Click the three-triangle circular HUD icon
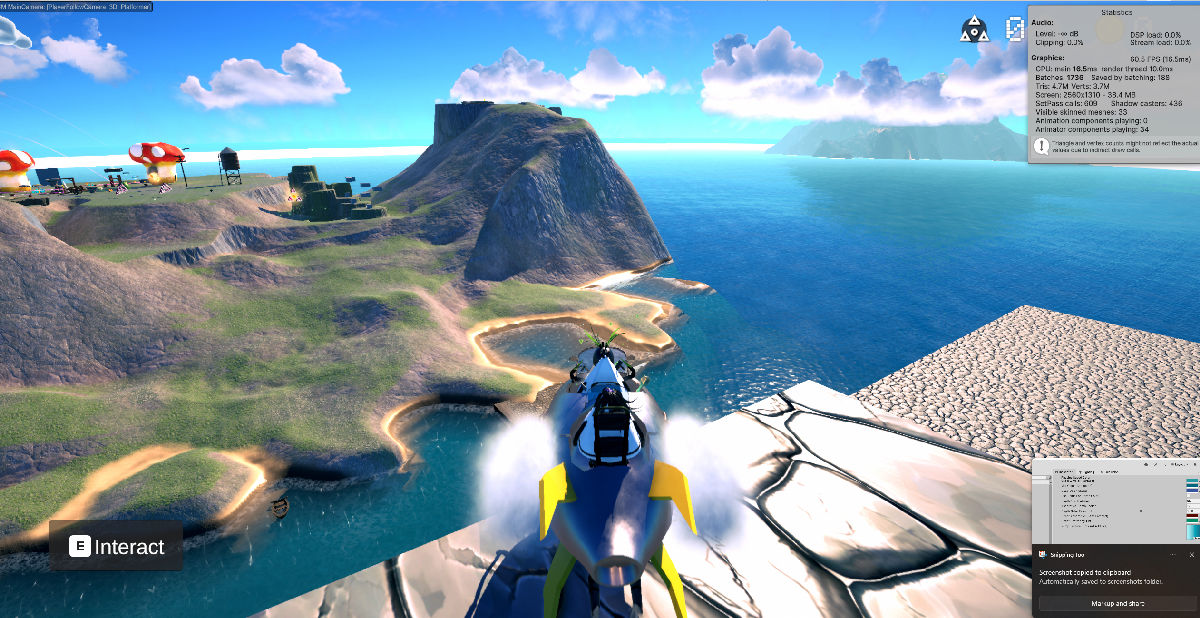 [972, 29]
